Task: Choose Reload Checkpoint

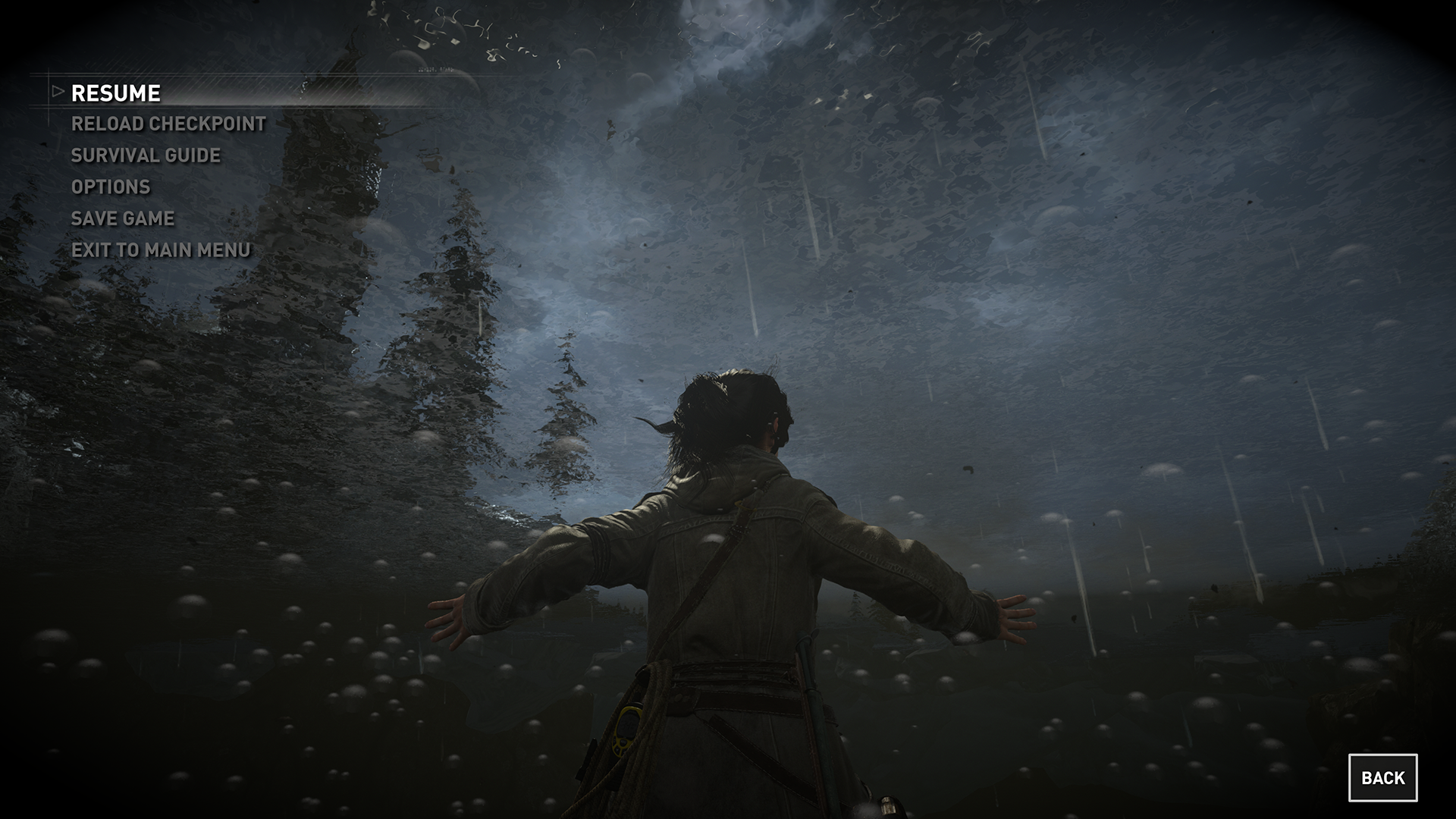Action: (x=168, y=124)
